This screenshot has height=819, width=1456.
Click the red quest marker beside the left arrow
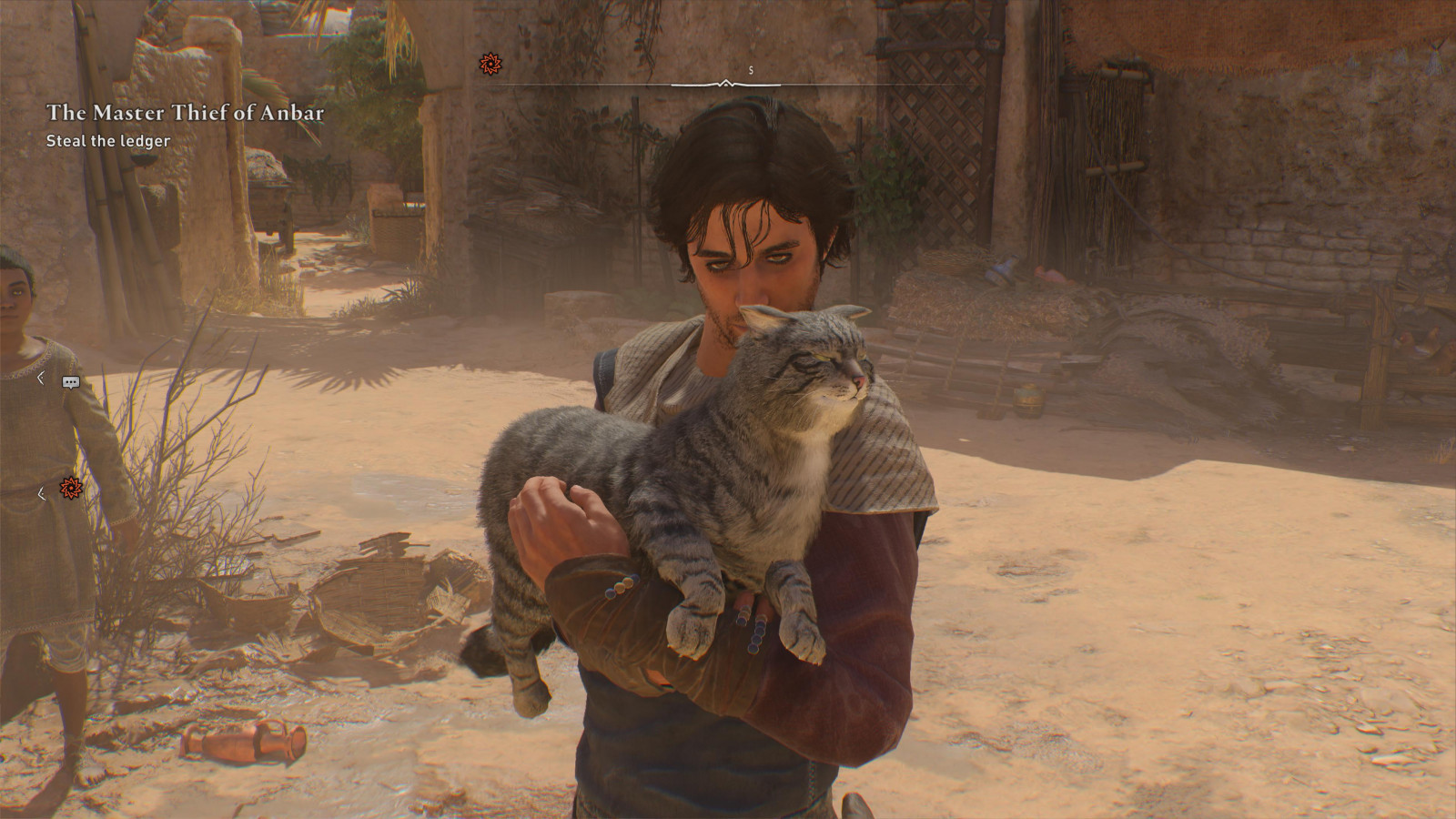pos(71,489)
